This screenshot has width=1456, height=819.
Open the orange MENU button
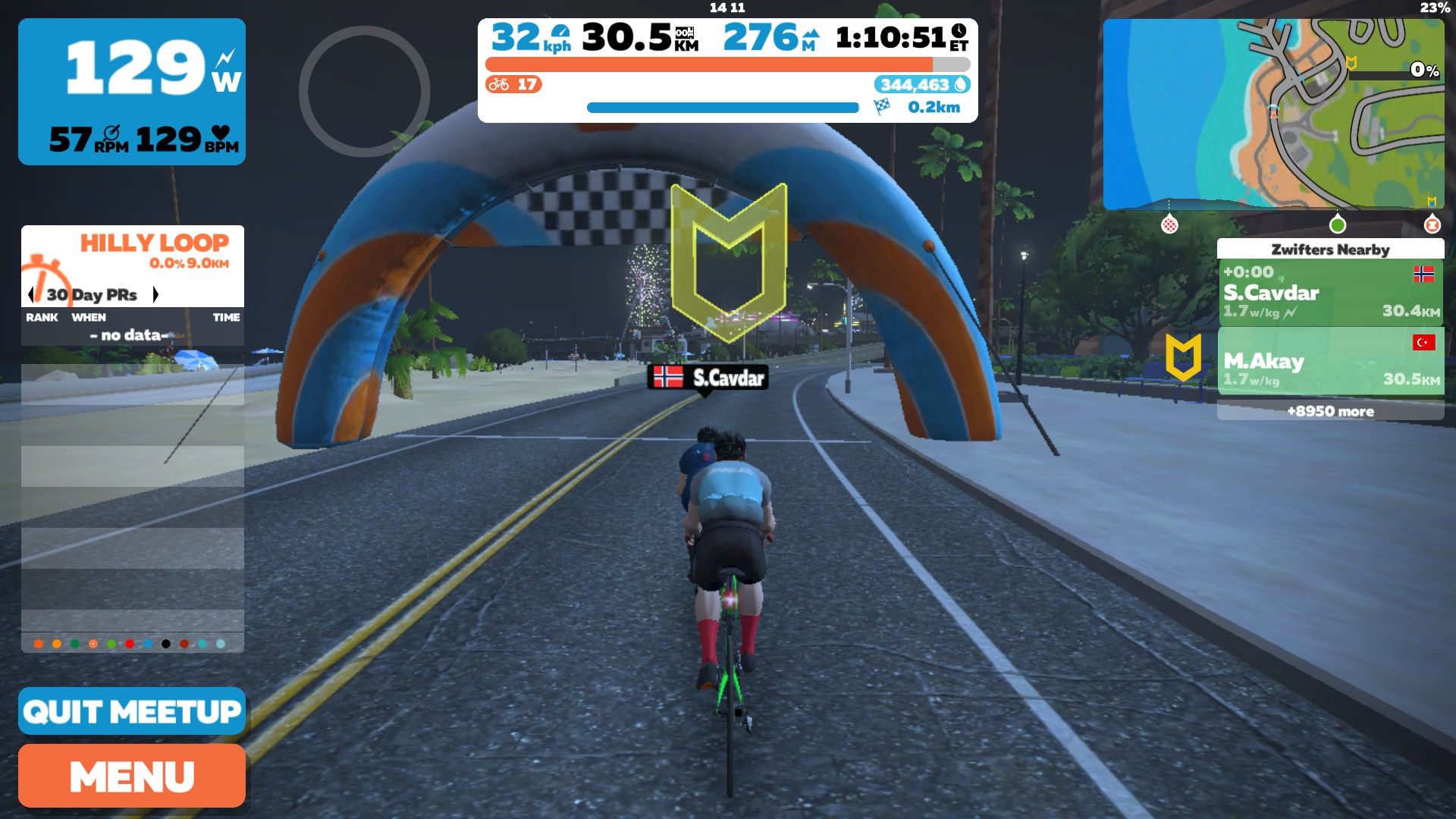[x=132, y=776]
